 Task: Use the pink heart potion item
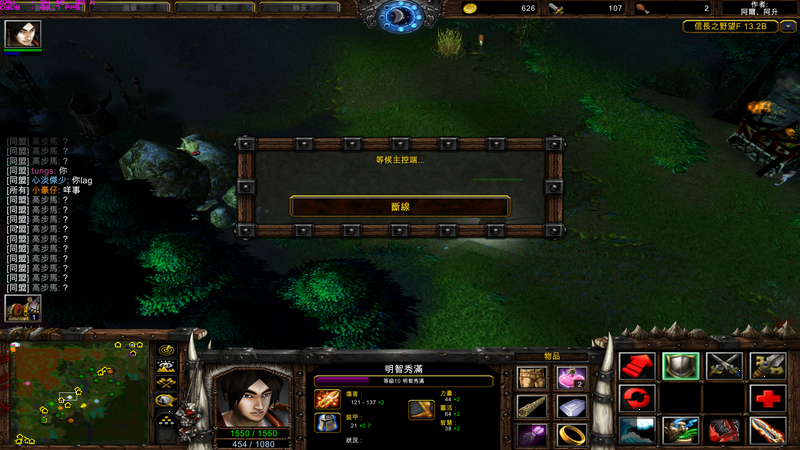(x=571, y=378)
